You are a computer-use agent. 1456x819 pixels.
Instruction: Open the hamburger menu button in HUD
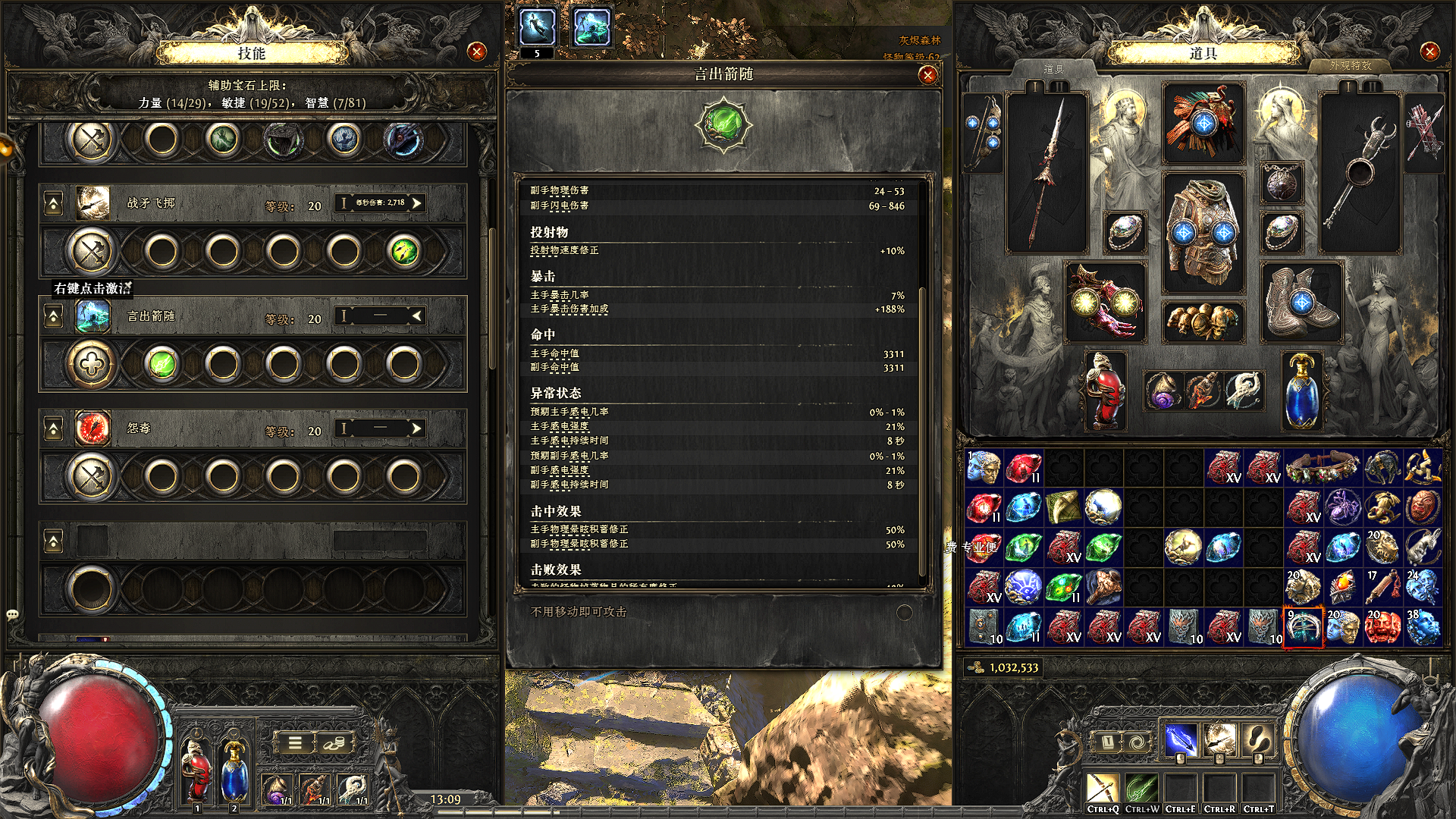click(x=295, y=743)
